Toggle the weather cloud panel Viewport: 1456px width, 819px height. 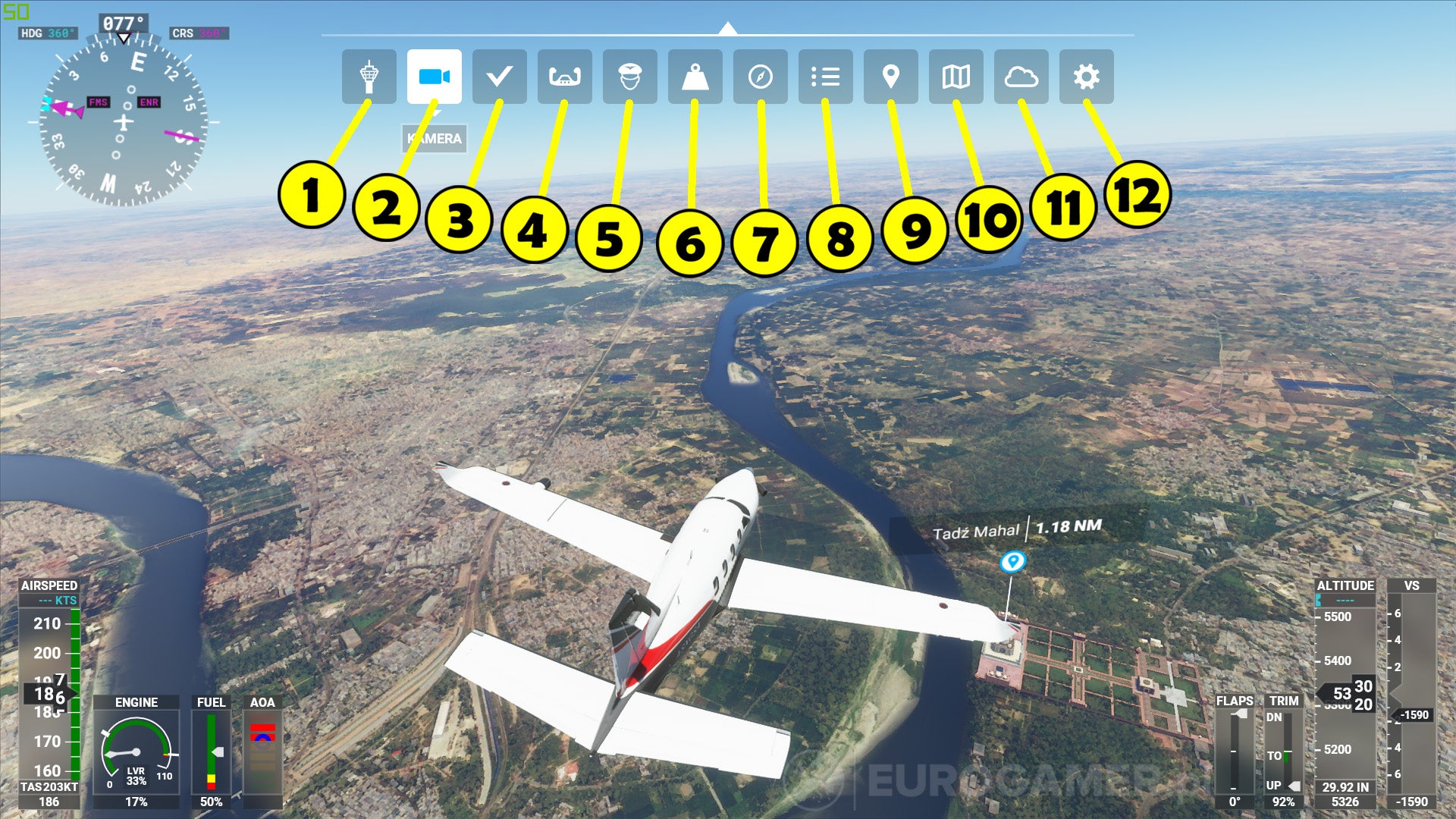[x=1021, y=76]
